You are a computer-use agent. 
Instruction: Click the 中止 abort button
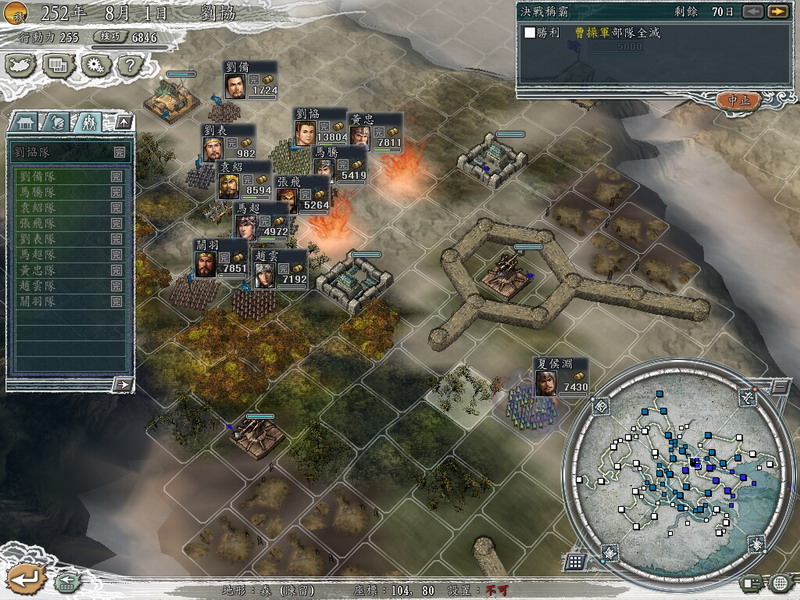pos(739,100)
